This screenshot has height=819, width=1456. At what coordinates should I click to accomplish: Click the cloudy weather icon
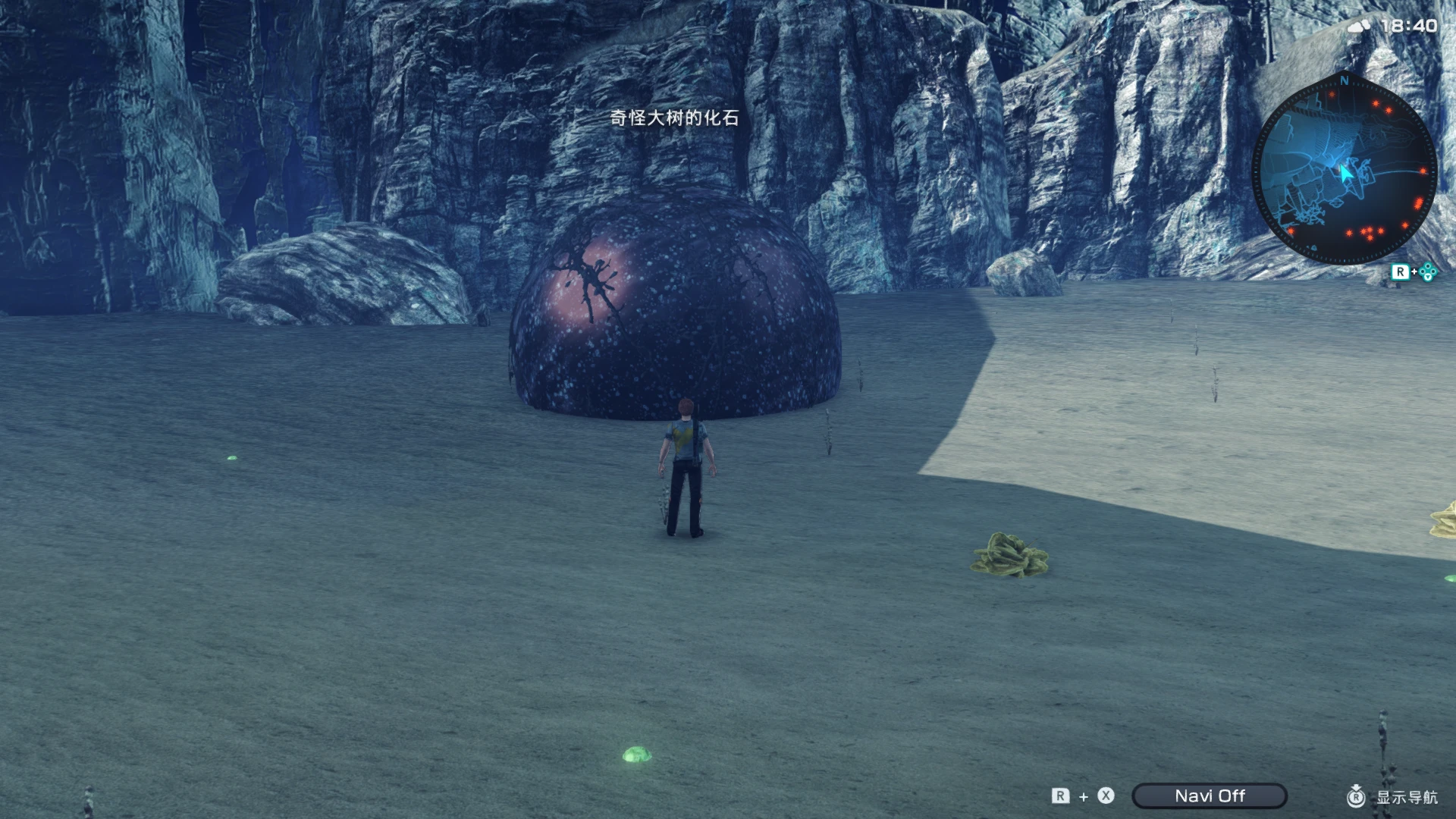tap(1360, 24)
